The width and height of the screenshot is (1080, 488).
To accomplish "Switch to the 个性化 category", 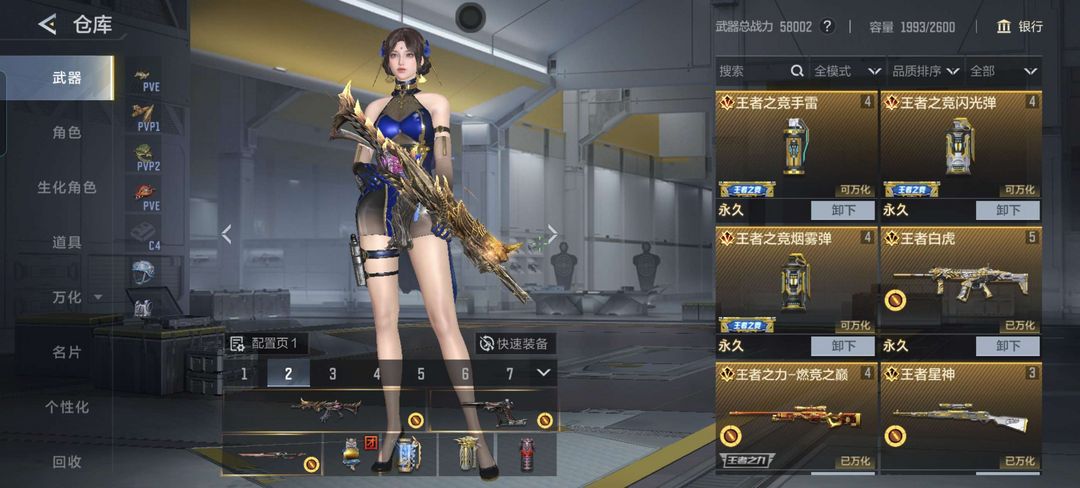I will tap(67, 407).
